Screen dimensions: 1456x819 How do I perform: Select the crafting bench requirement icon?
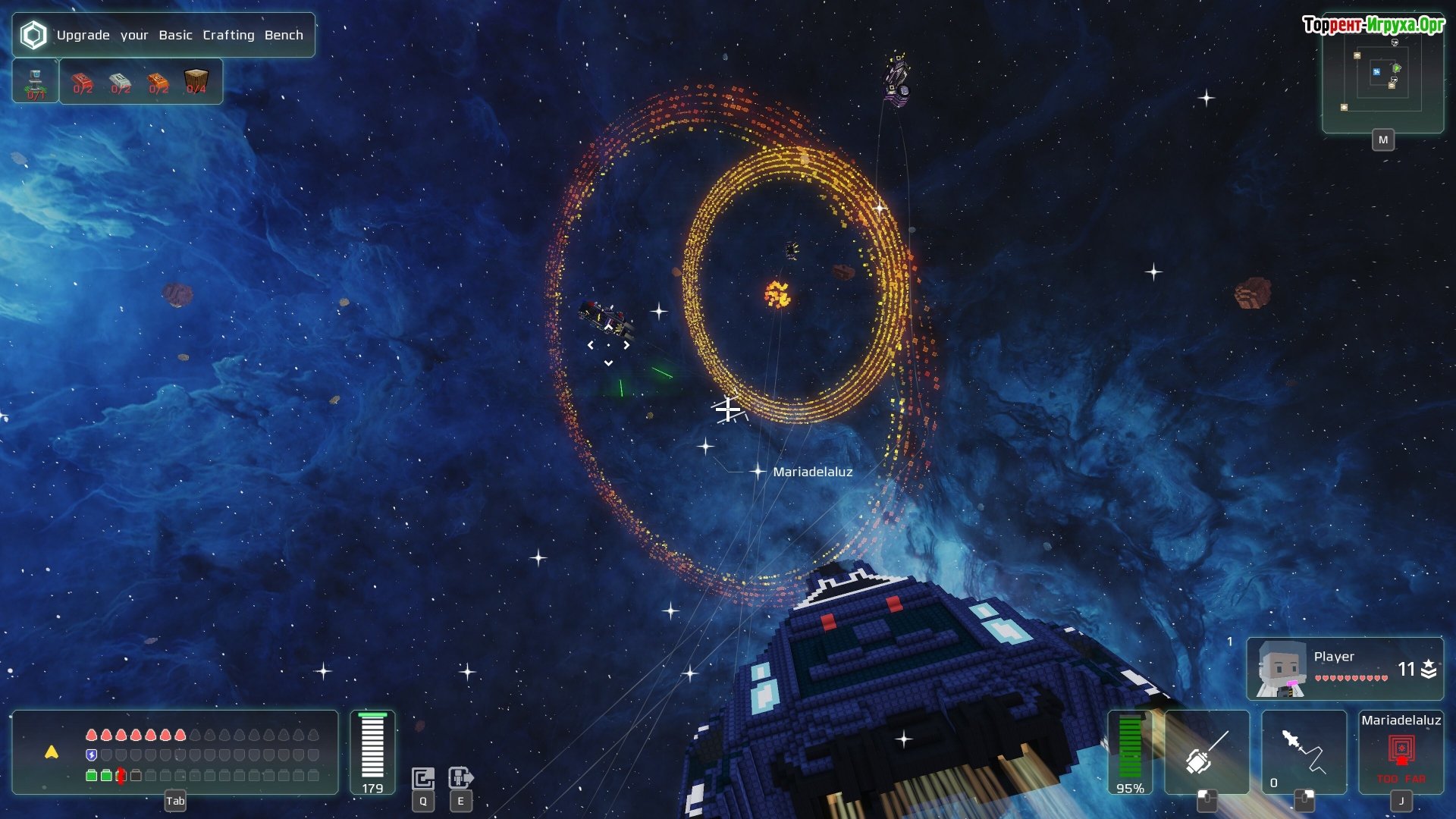36,82
